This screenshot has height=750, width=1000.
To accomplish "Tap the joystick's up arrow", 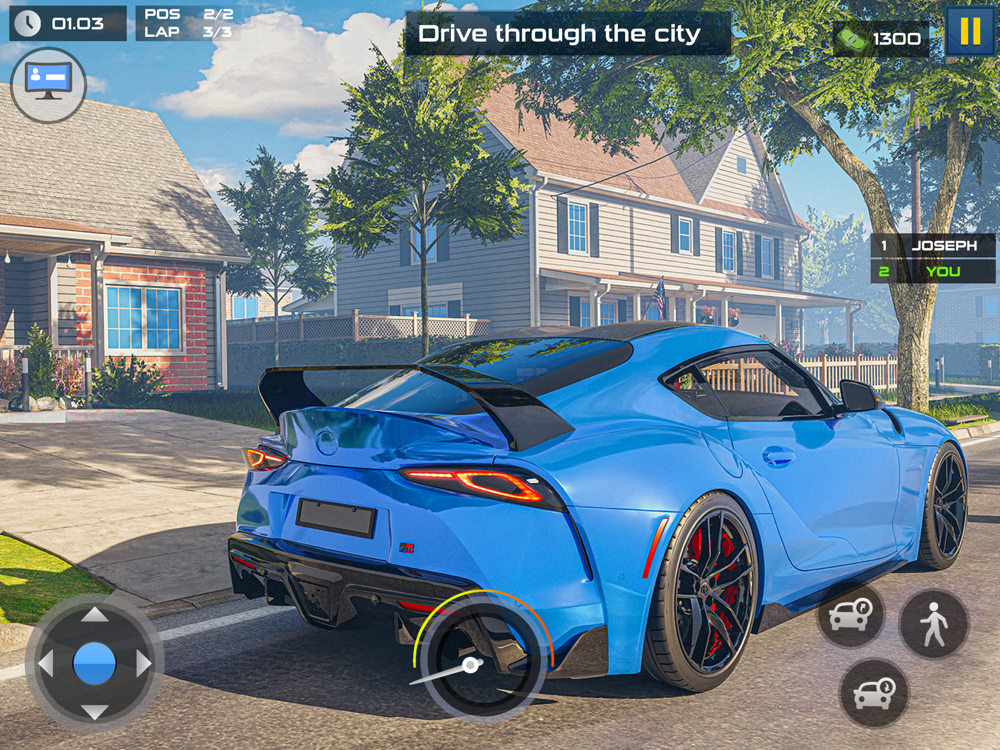I will (x=94, y=616).
